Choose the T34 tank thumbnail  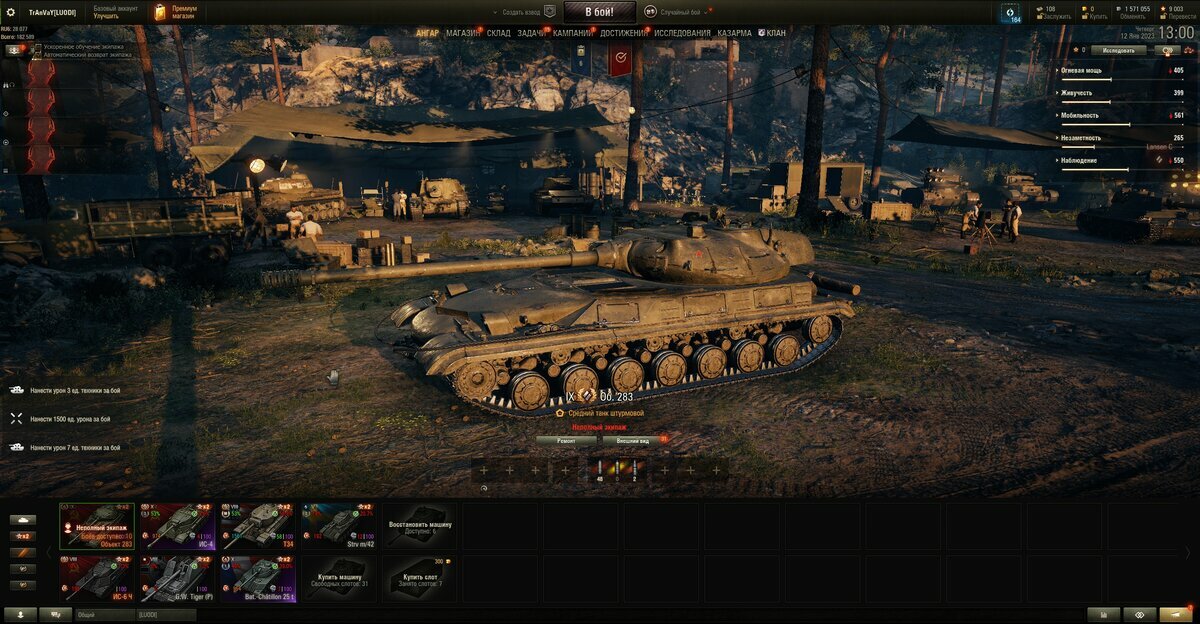point(258,525)
